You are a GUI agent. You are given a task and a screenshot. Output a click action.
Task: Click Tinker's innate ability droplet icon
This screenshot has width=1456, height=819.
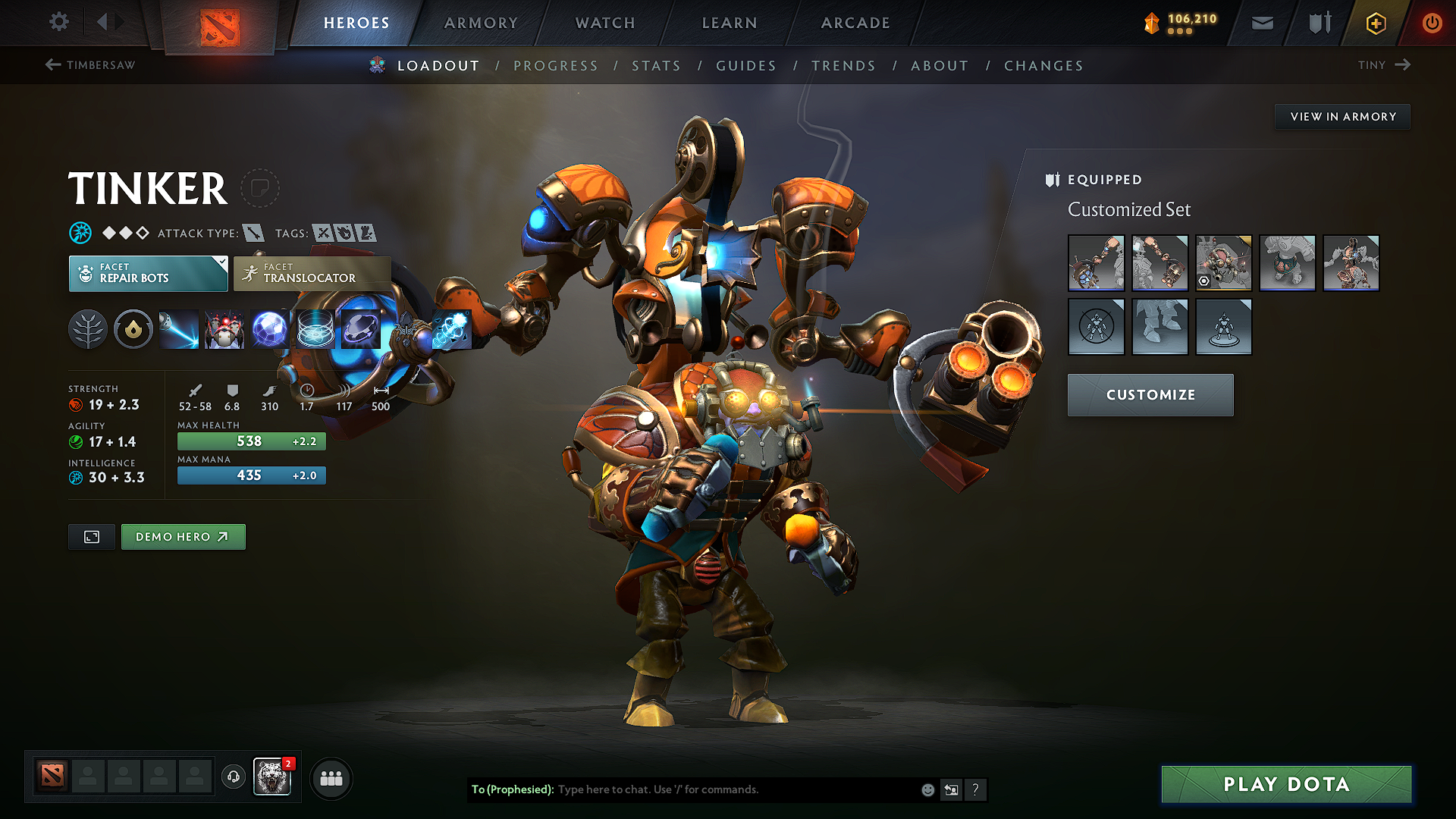[133, 328]
